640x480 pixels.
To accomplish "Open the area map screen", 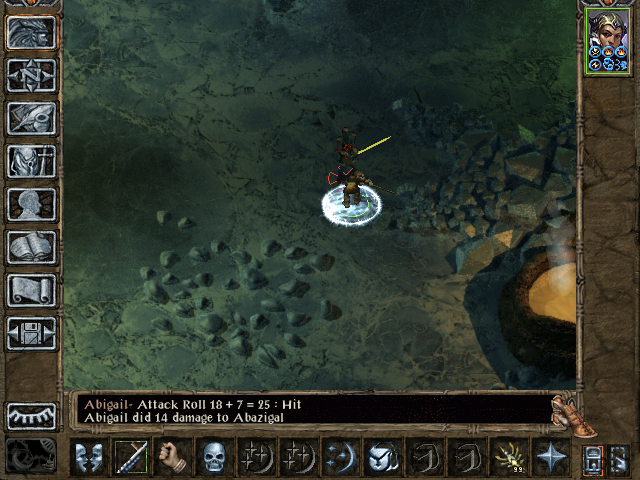I will 31,75.
